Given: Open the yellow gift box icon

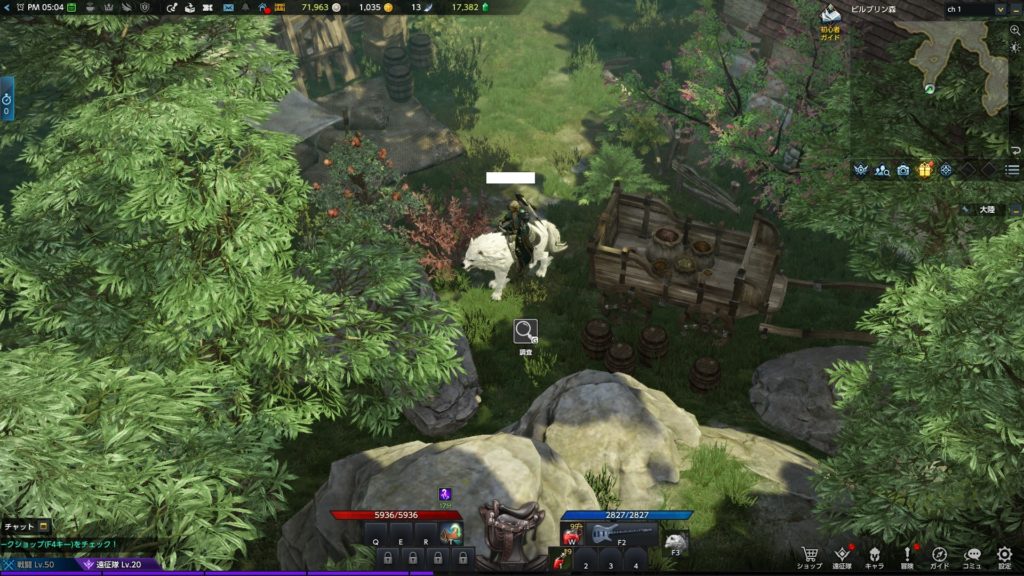Looking at the screenshot, I should coord(925,170).
